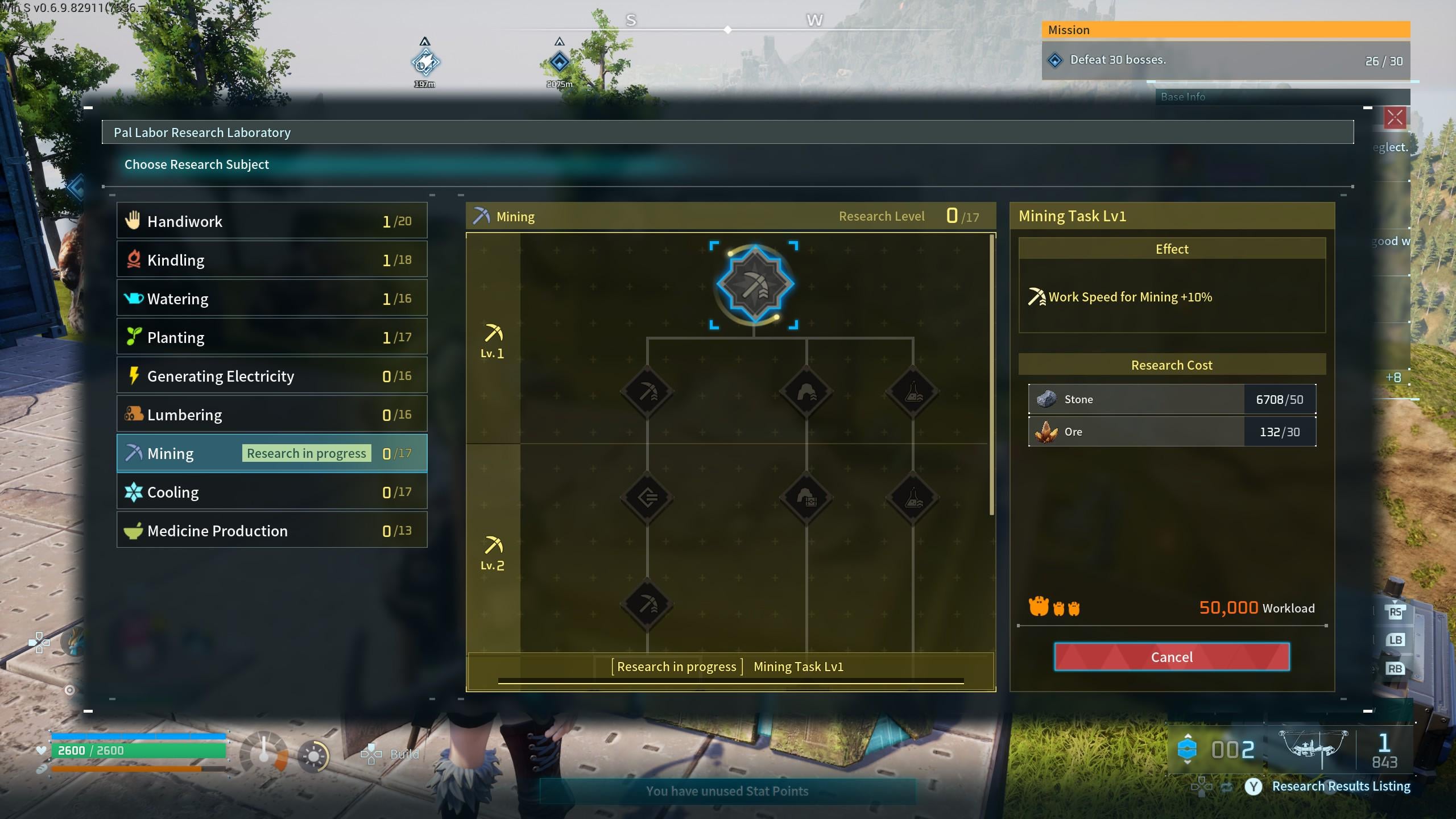Click the Ore research cost row
Image resolution: width=1456 pixels, height=819 pixels.
point(1172,432)
